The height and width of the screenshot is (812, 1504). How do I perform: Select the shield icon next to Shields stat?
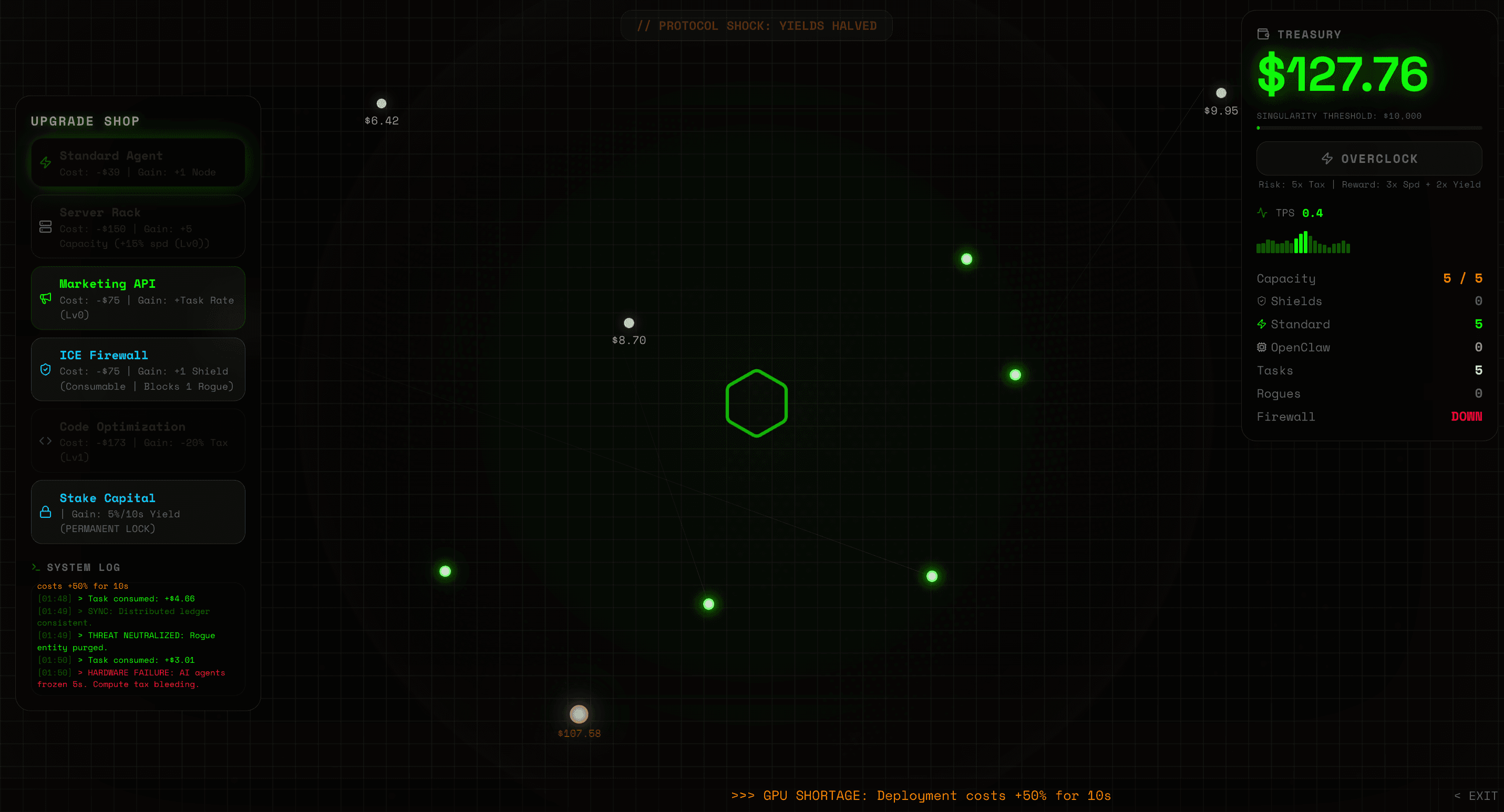tap(1262, 300)
